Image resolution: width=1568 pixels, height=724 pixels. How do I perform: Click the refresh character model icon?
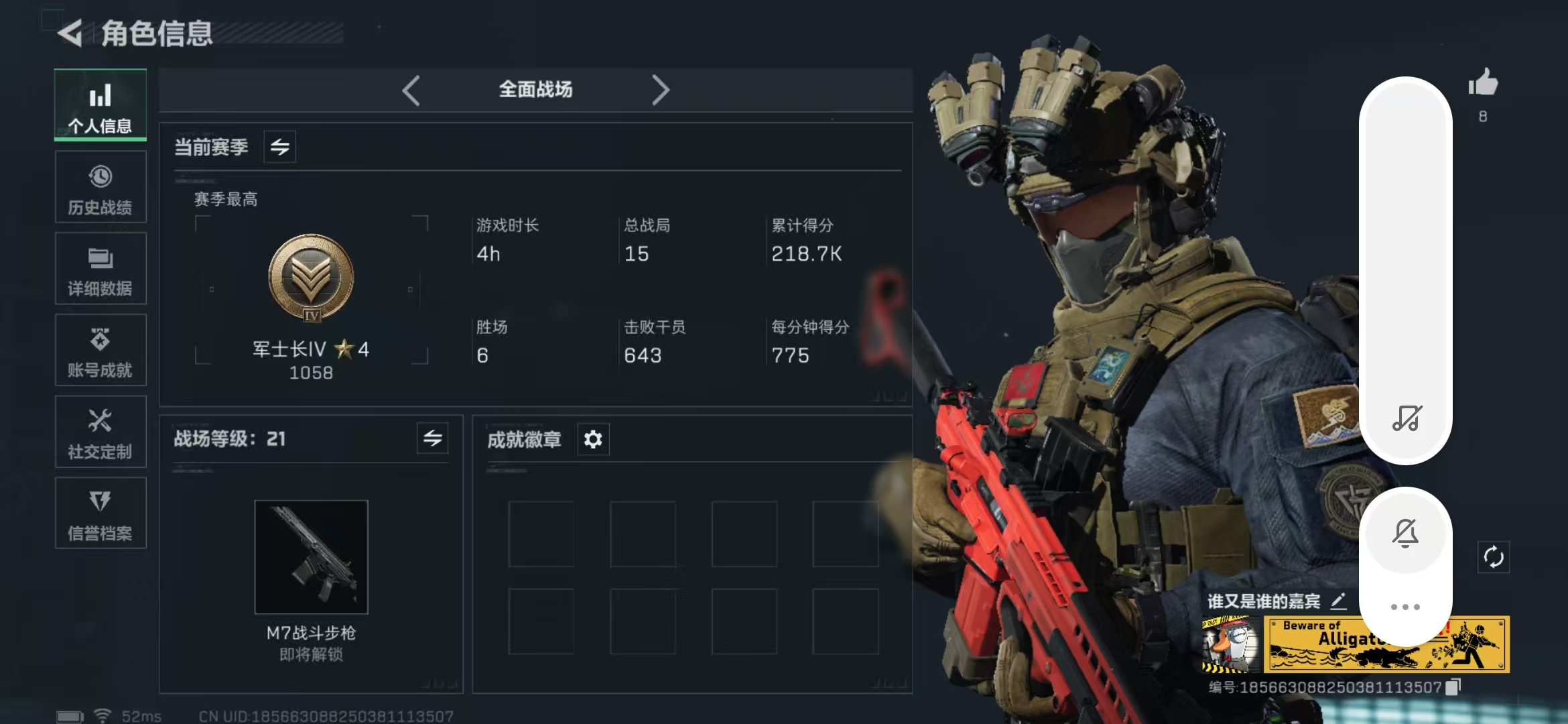(1494, 557)
